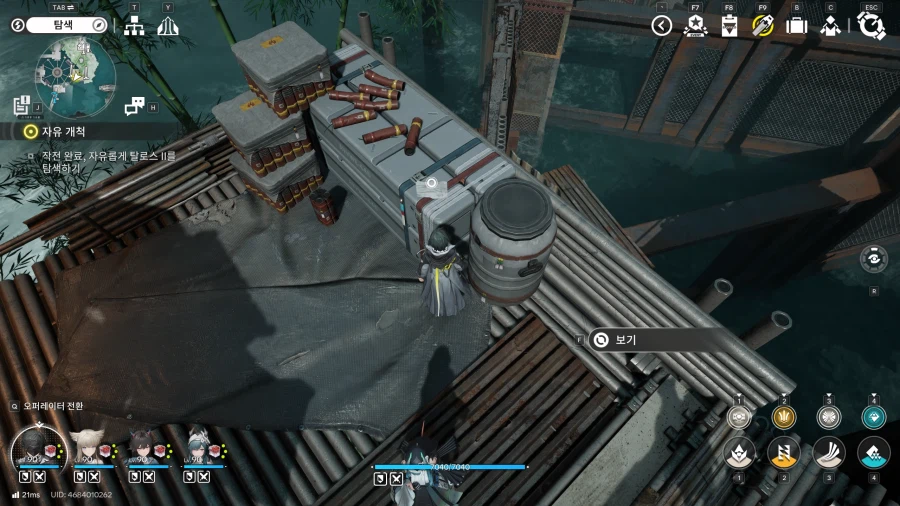Open the triple-spire tower icon menu
Image resolution: width=900 pixels, height=506 pixels.
[168, 26]
